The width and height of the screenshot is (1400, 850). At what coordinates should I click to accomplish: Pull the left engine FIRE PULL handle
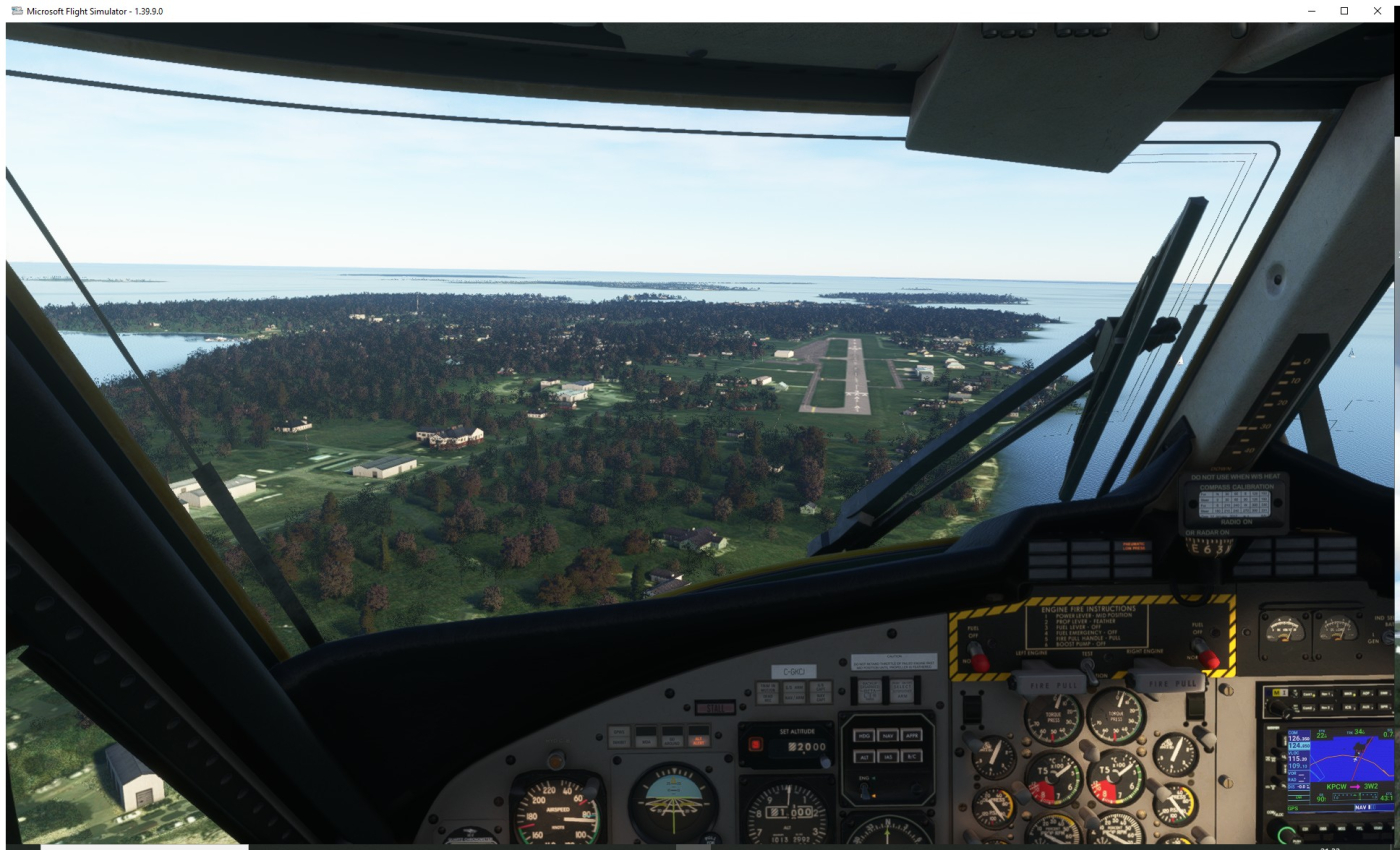click(1046, 683)
